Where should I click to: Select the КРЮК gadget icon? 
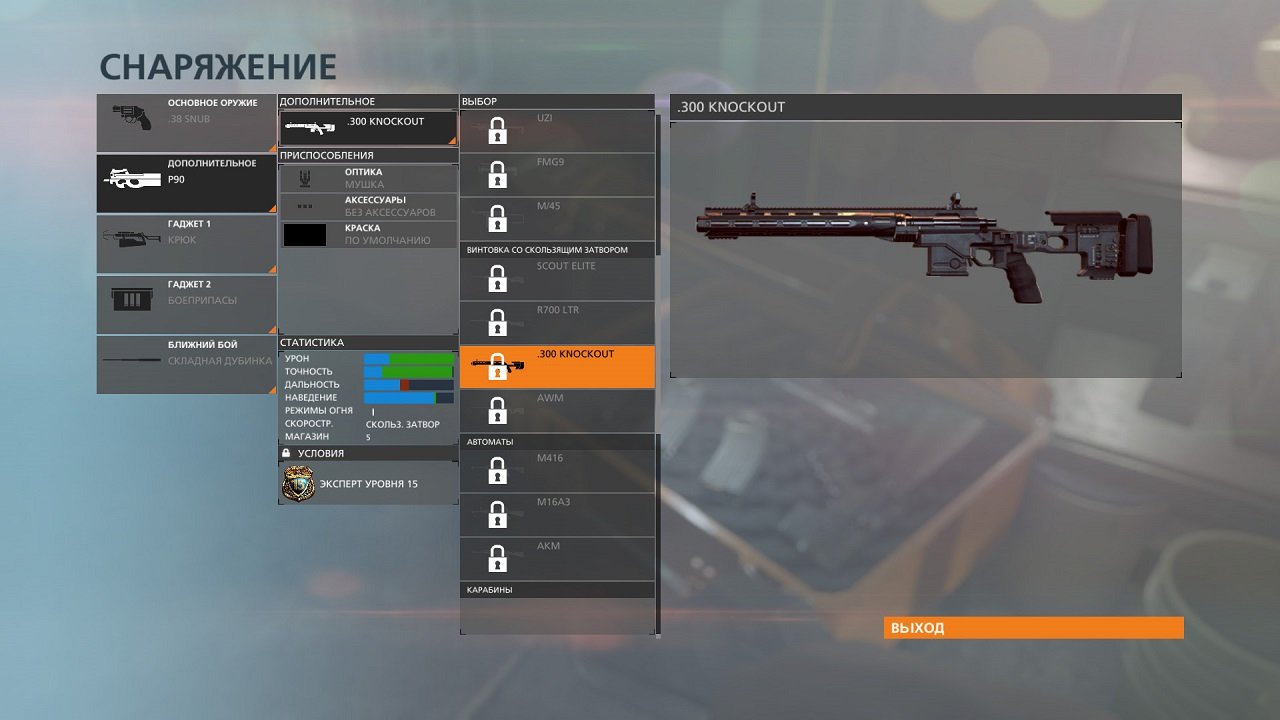(x=130, y=240)
